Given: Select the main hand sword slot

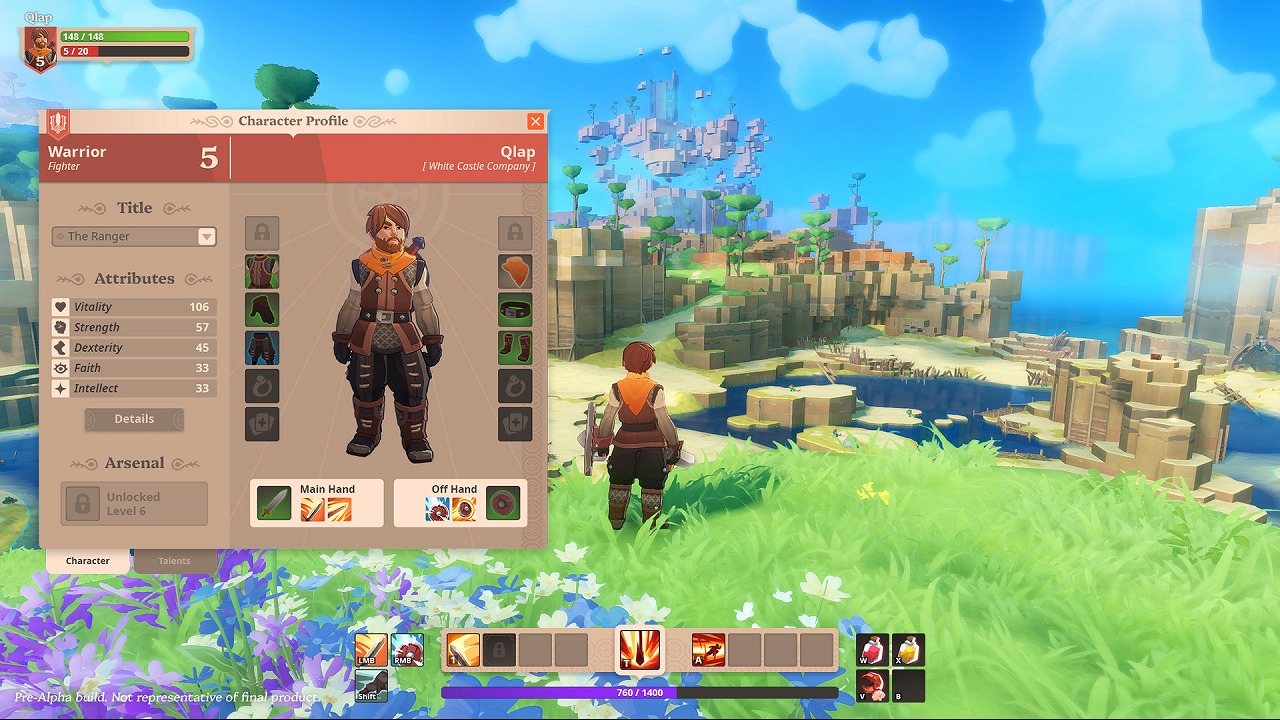Looking at the screenshot, I should click(274, 503).
